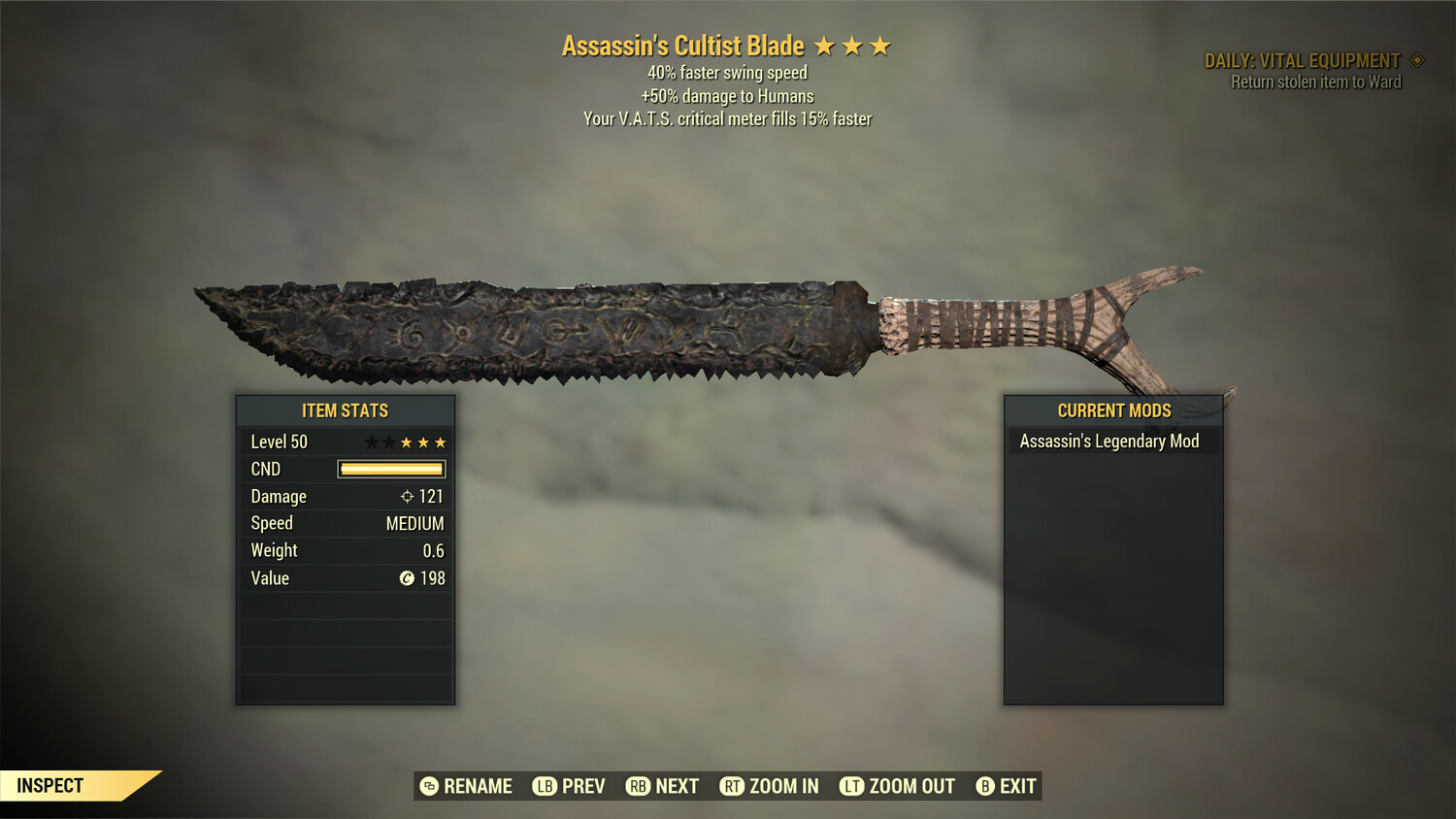Expand the Item Stats panel header
The width and height of the screenshot is (1456, 819).
point(345,410)
